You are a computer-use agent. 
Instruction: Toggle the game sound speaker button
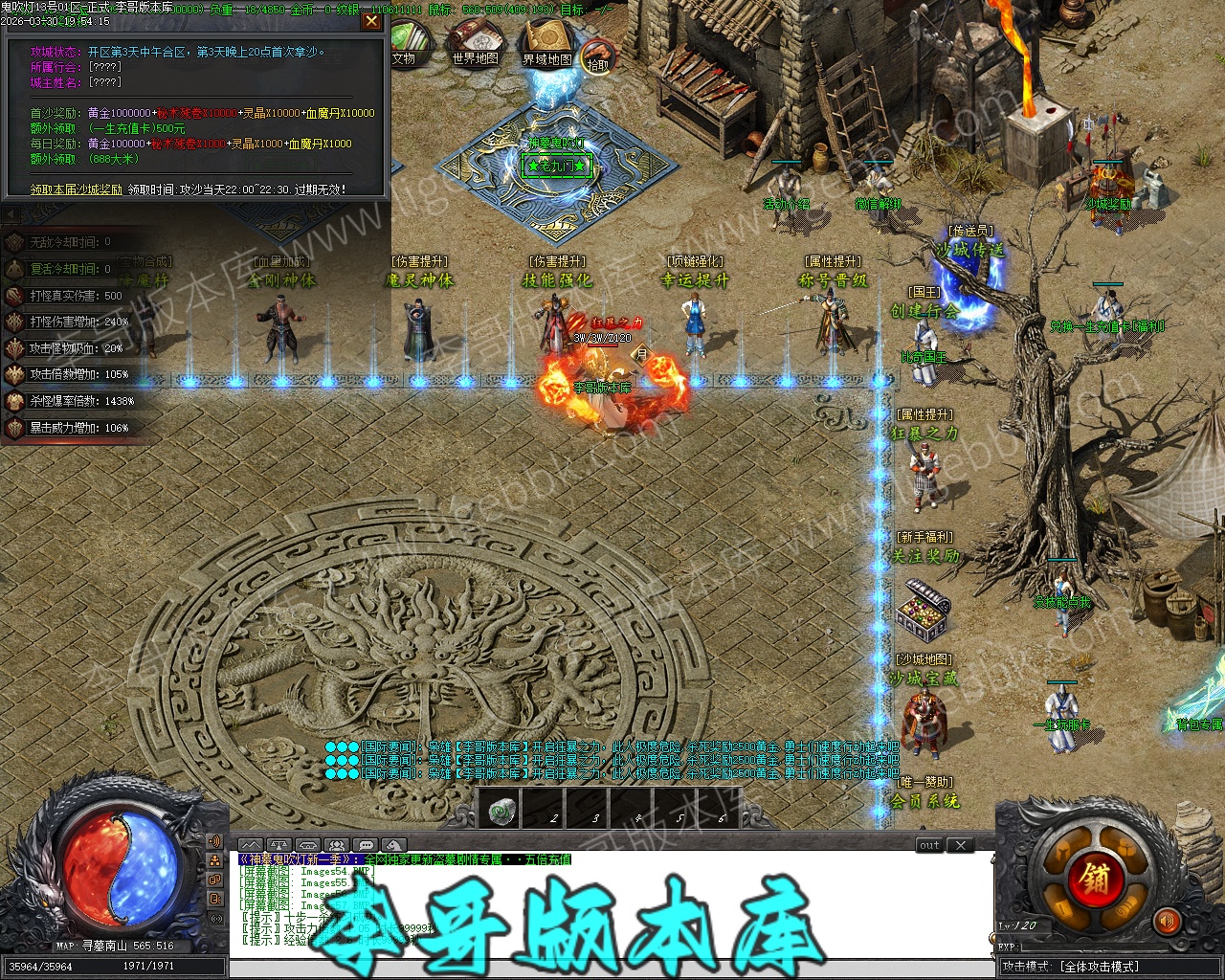(1166, 922)
